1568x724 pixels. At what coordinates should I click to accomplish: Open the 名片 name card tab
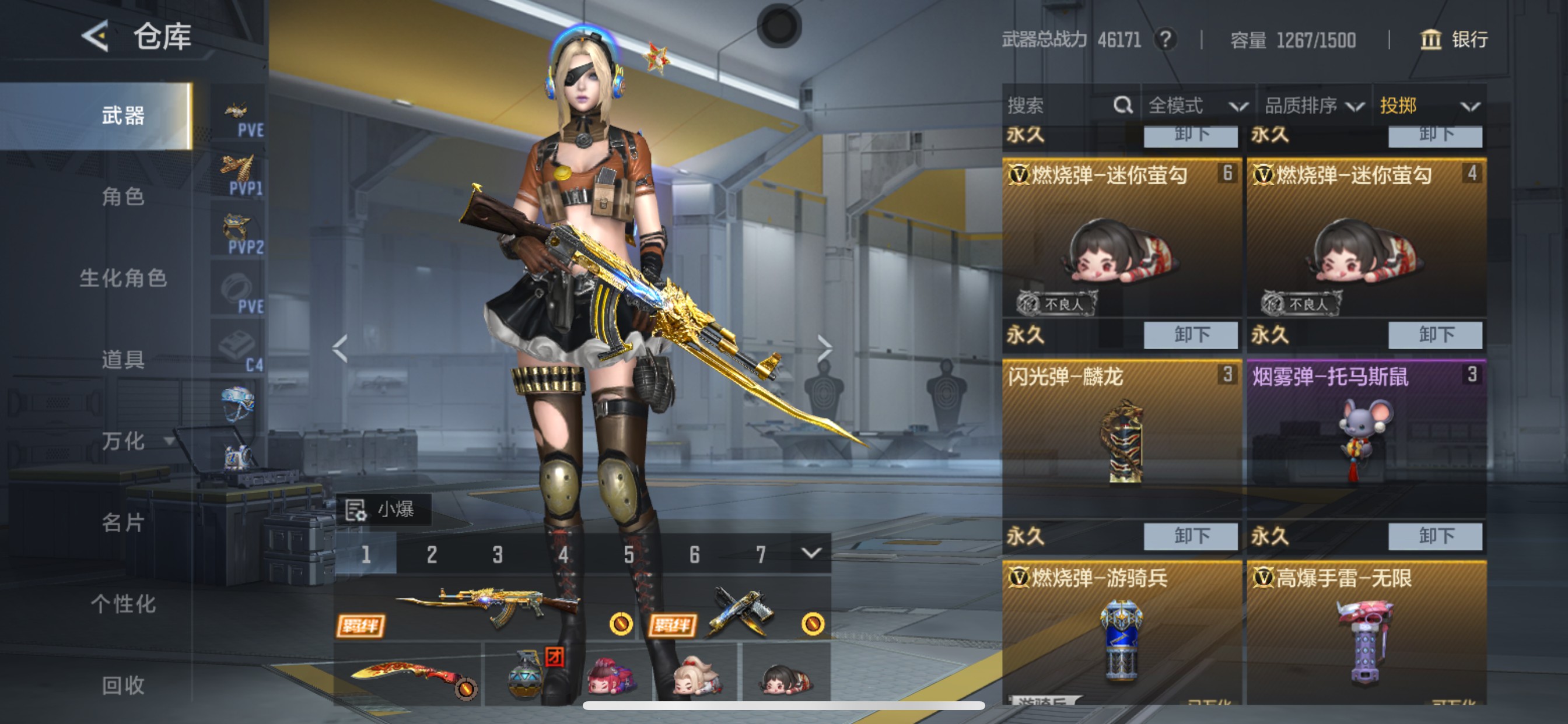click(123, 523)
